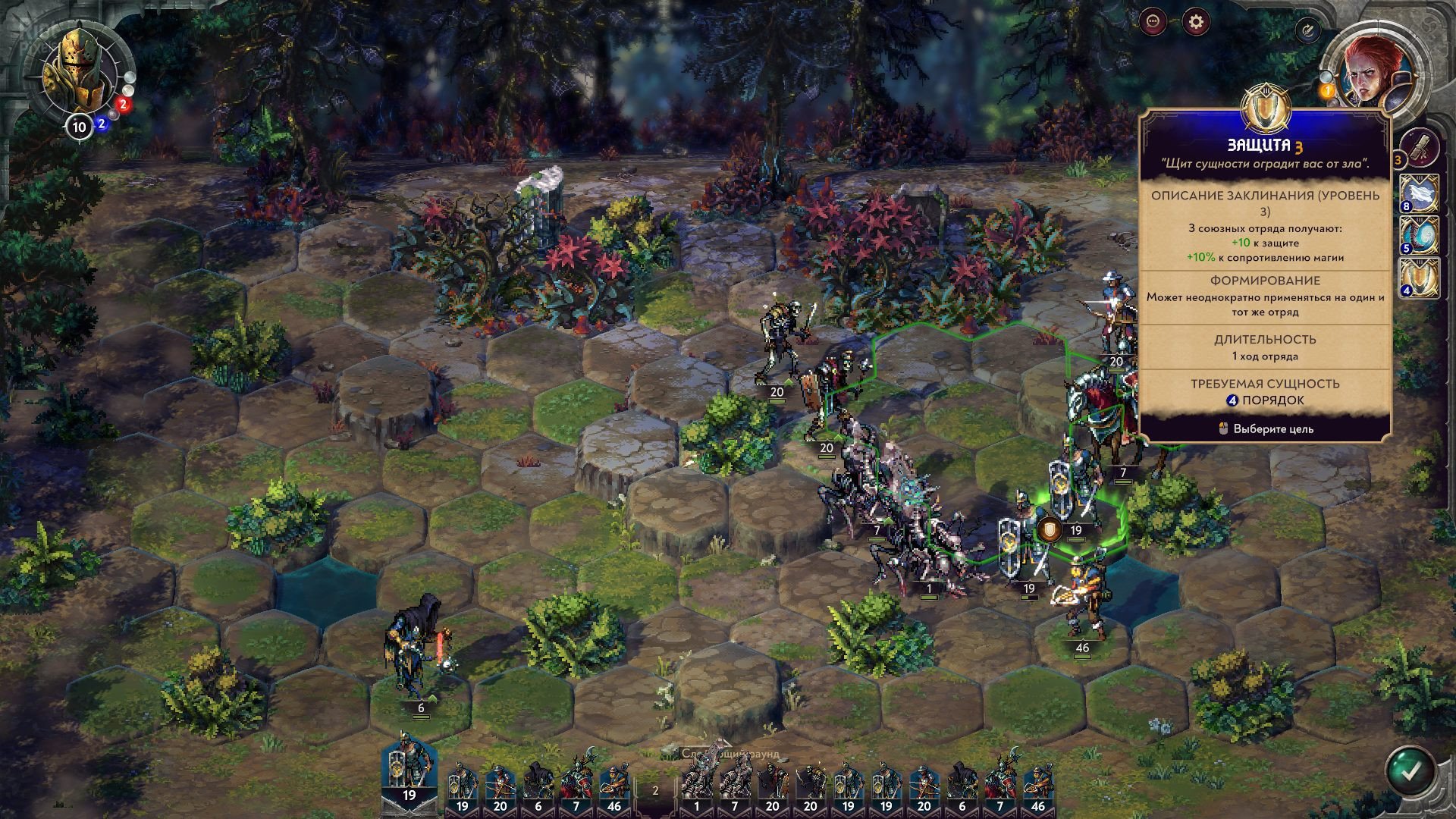Screen dimensions: 1456x819
Task: Open the settings gear menu
Action: [x=1196, y=23]
